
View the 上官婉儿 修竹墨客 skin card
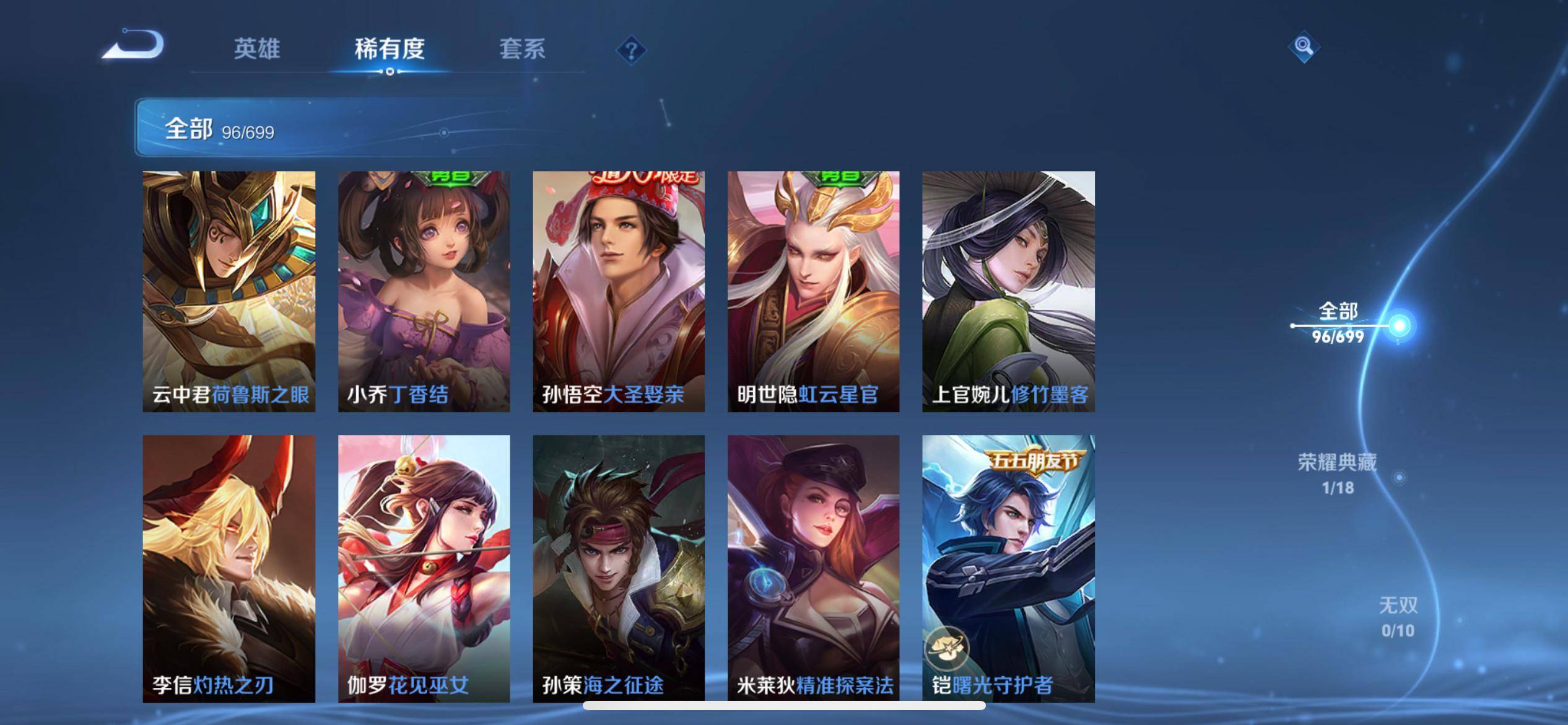1008,291
